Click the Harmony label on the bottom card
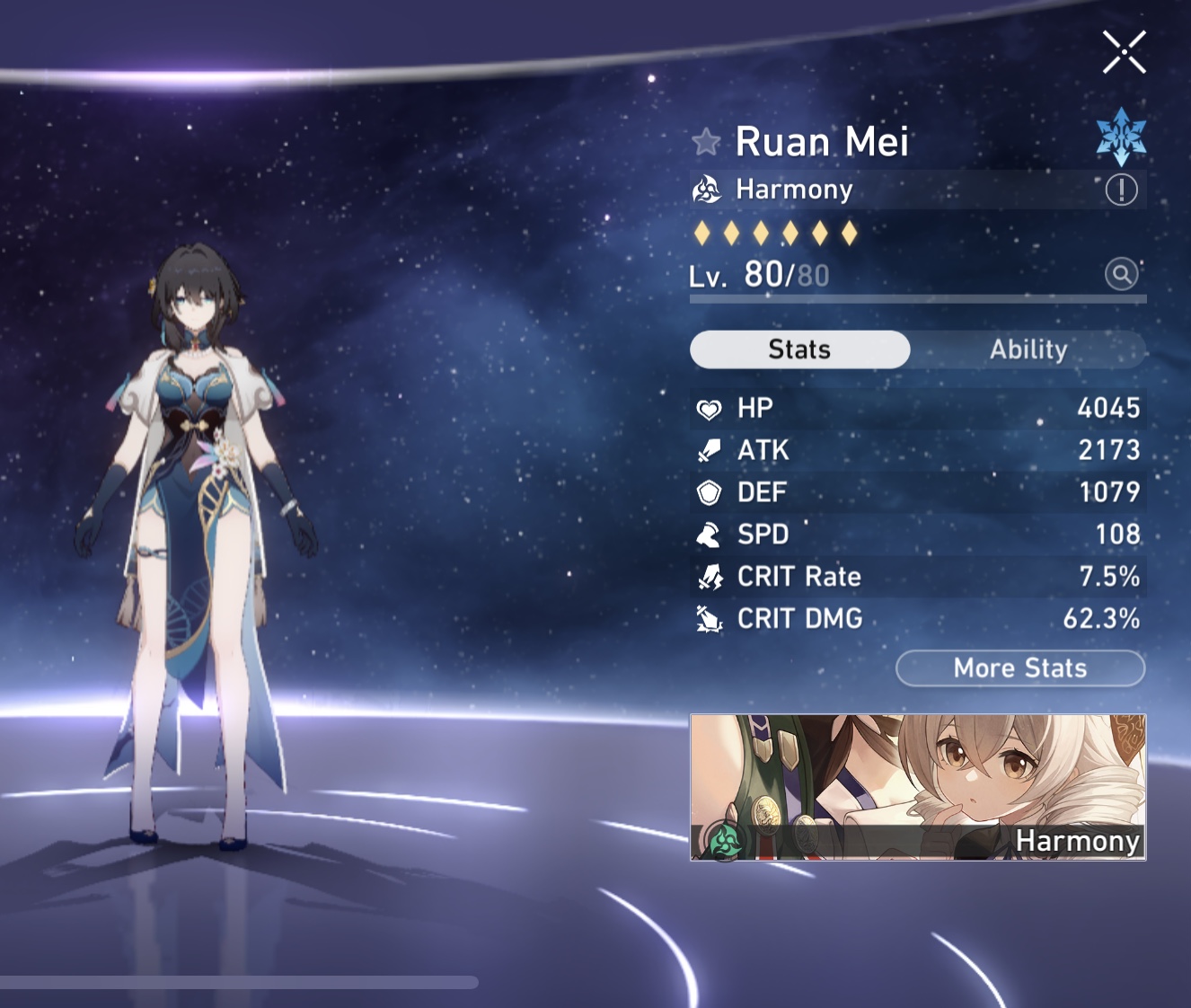The height and width of the screenshot is (1008, 1191). pos(1078,842)
